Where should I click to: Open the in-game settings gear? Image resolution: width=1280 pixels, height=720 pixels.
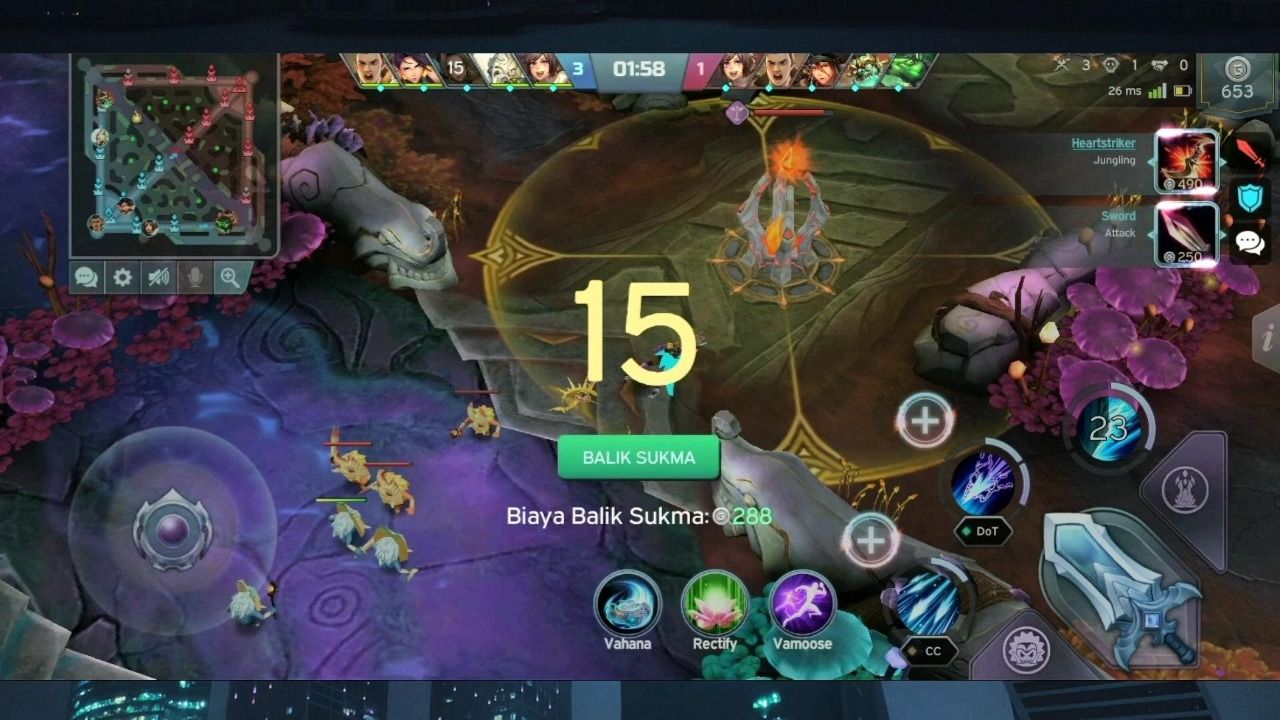point(122,278)
